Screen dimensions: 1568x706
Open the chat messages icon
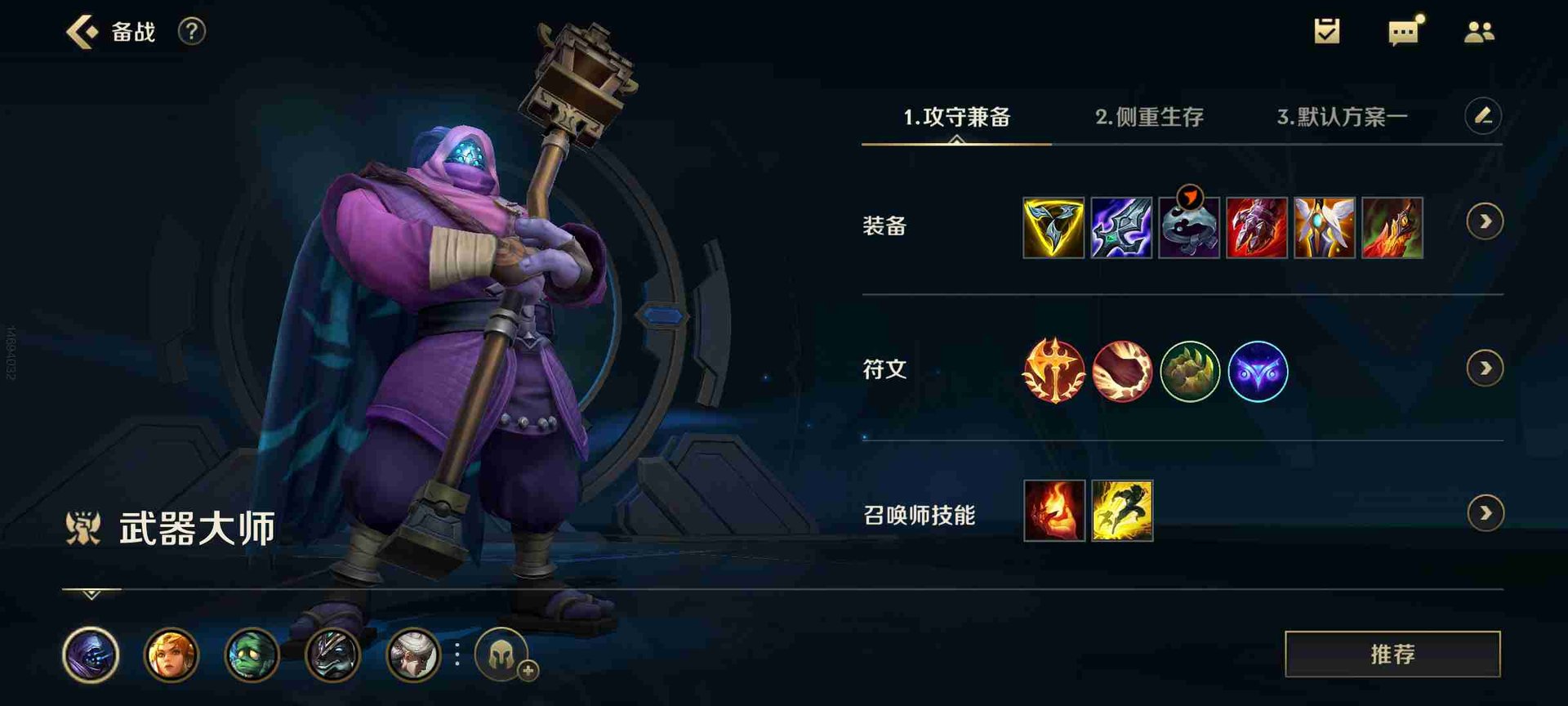pos(1401,31)
